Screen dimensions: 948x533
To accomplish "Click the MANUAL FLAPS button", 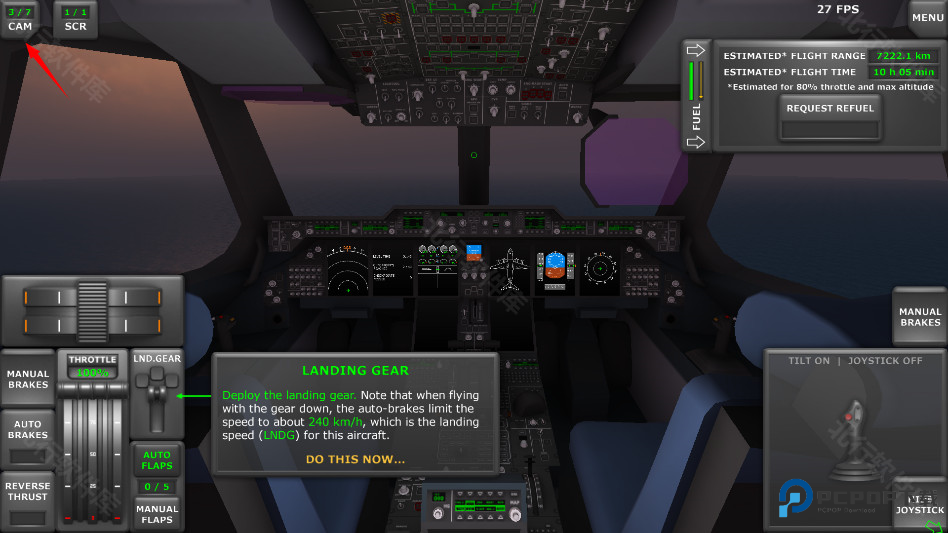I will coord(156,514).
